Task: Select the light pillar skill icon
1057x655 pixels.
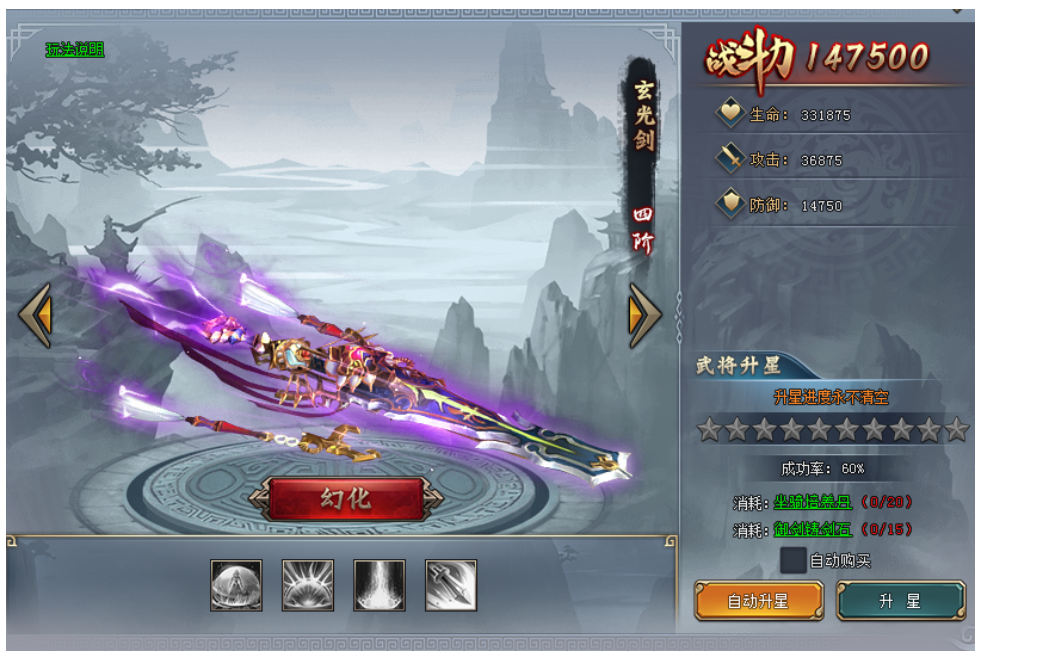Action: click(x=380, y=585)
